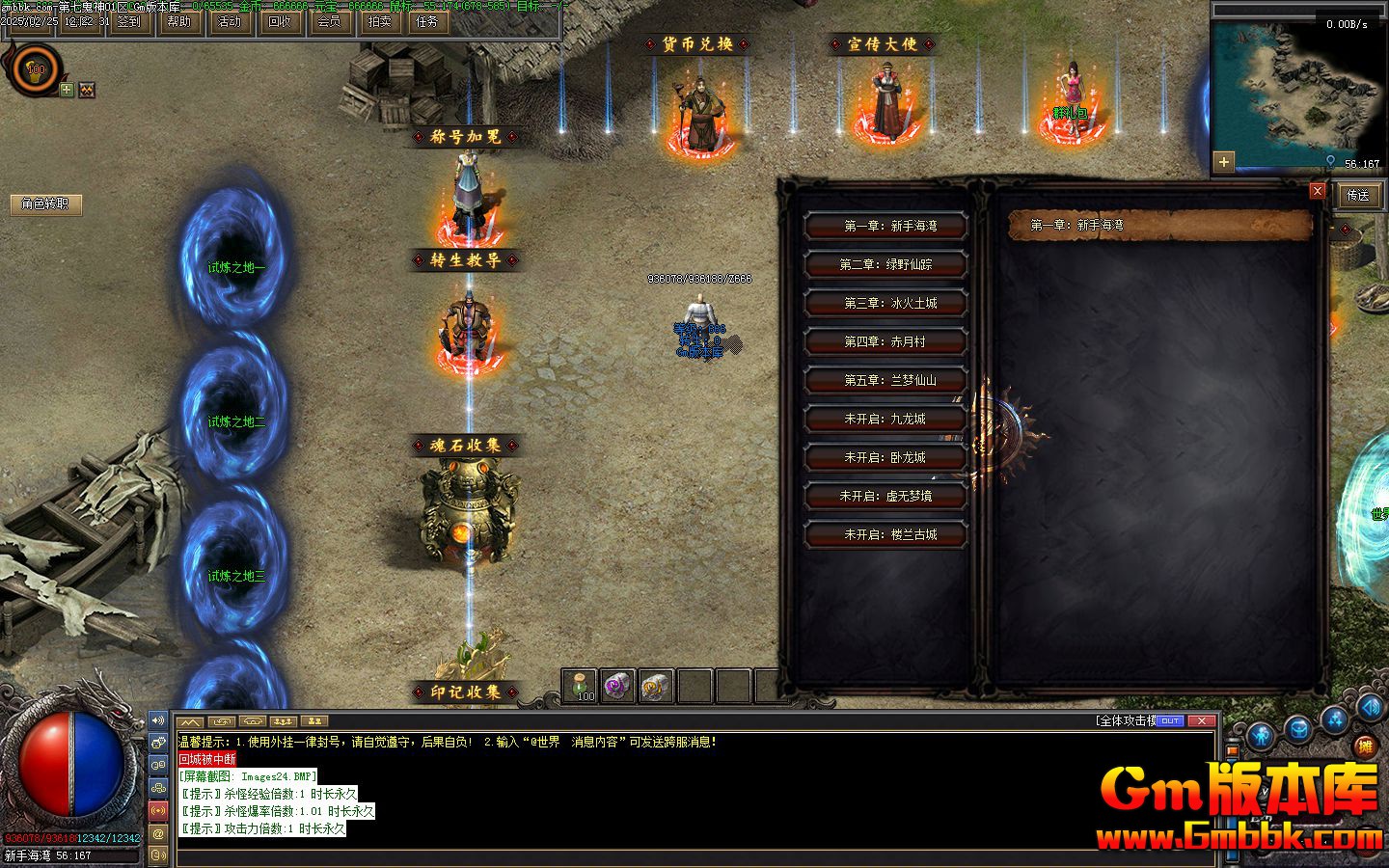Image resolution: width=1389 pixels, height=868 pixels.
Task: Close the chapter teleport panel
Action: point(1317,191)
